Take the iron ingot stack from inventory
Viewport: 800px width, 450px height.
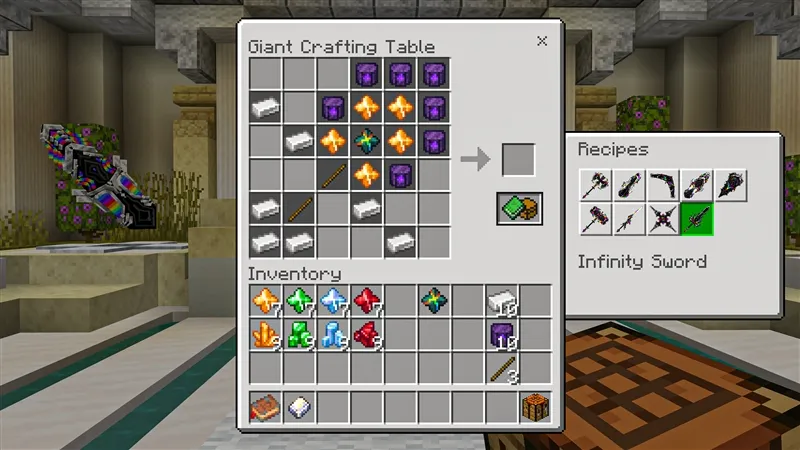[502, 301]
